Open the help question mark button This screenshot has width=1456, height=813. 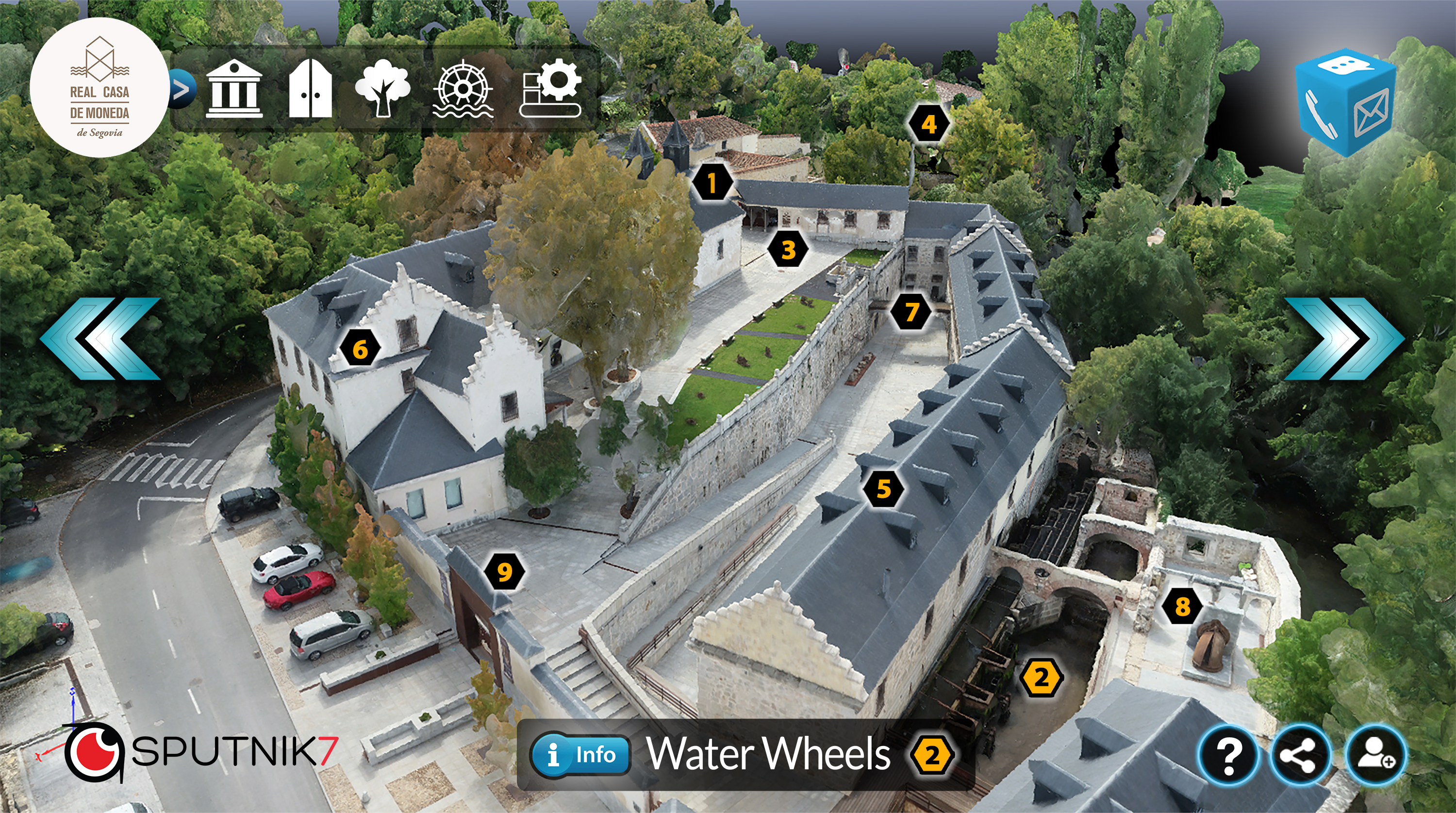[1228, 755]
